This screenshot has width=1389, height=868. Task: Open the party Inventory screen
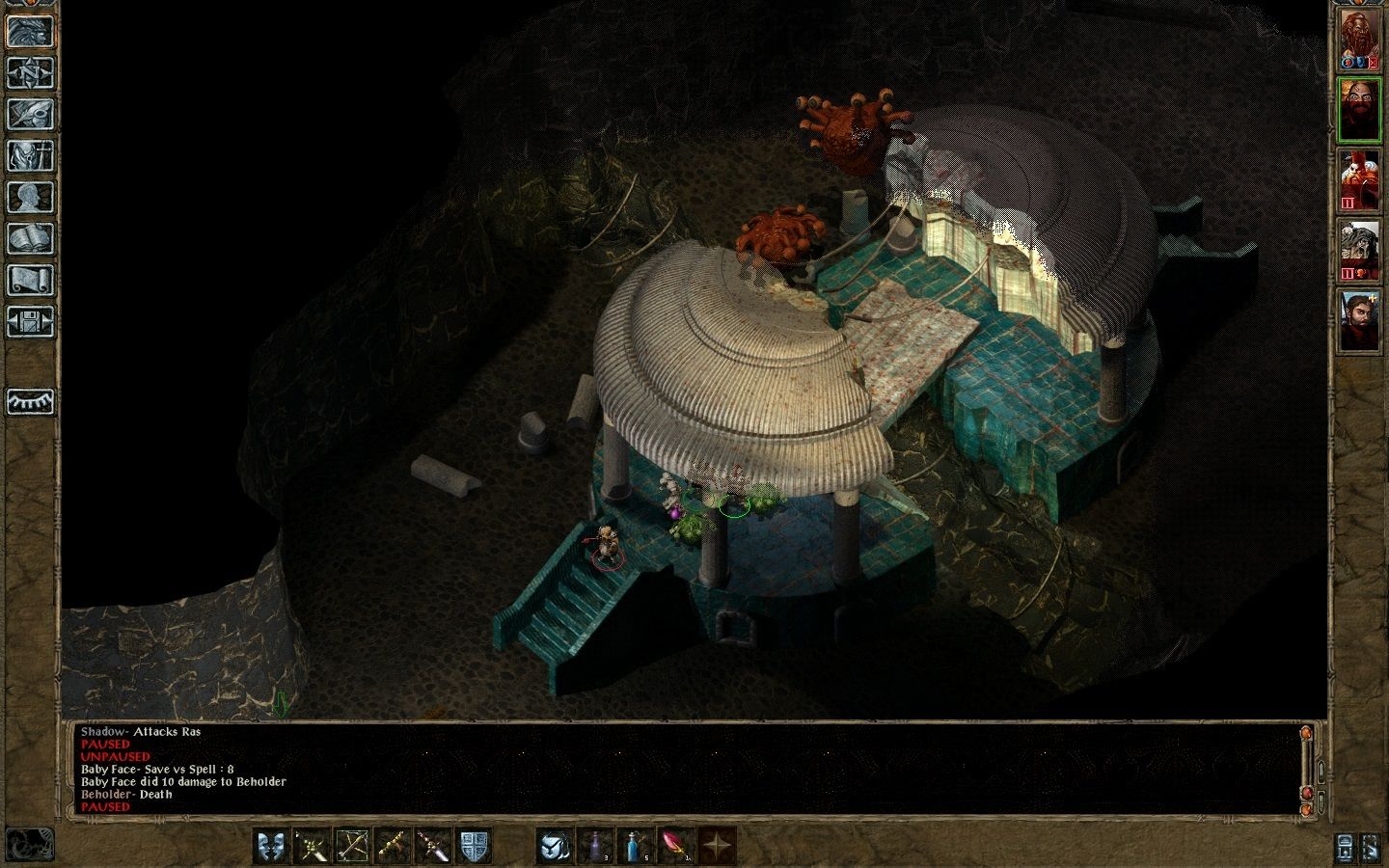pyautogui.click(x=30, y=154)
